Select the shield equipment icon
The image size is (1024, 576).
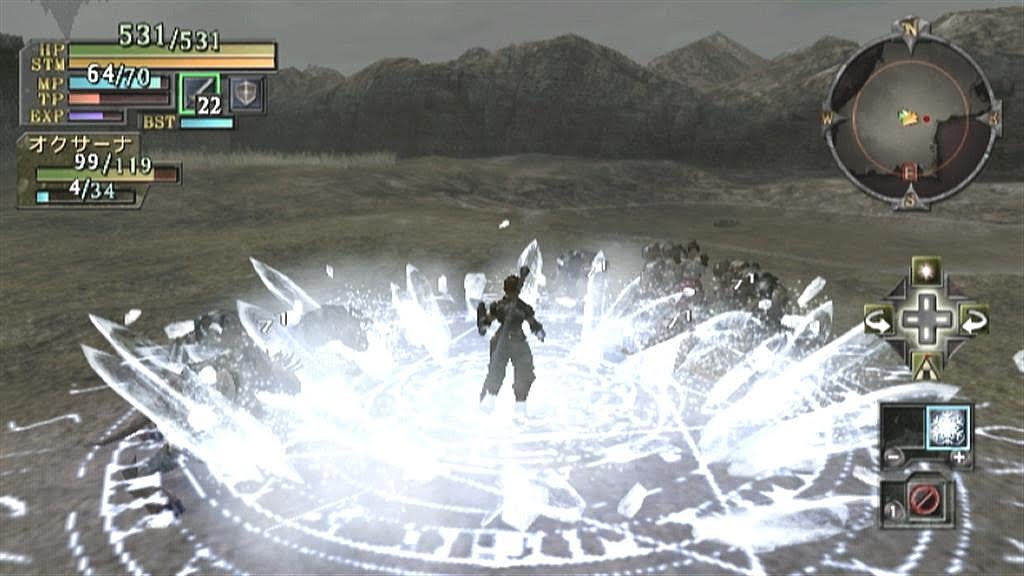247,93
